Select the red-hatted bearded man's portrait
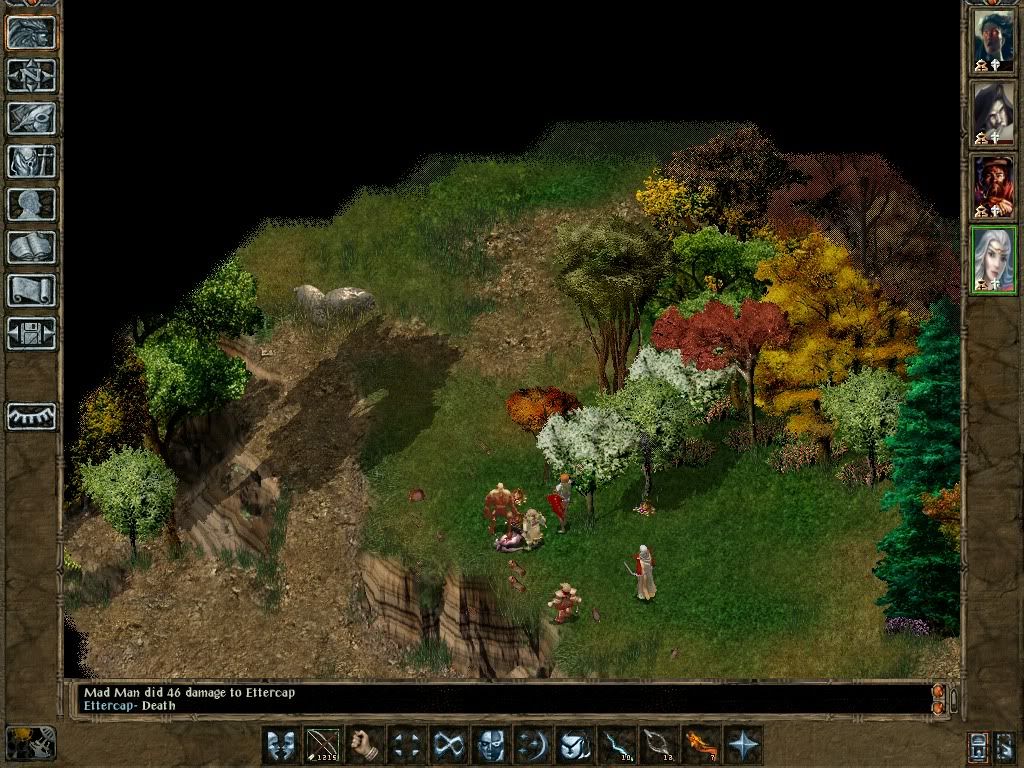 [x=993, y=187]
